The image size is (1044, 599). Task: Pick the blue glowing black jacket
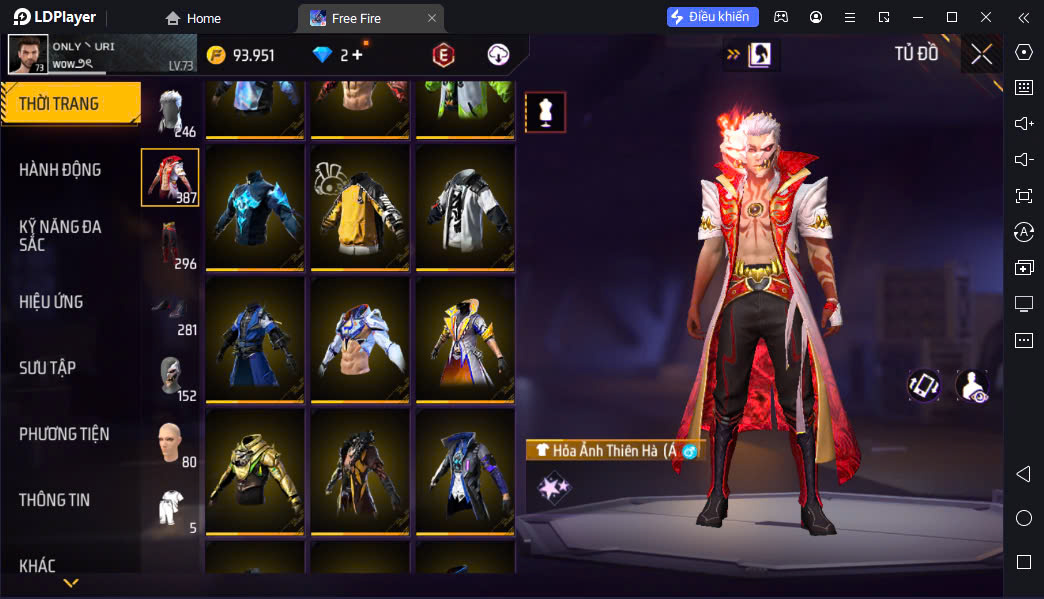(x=255, y=206)
